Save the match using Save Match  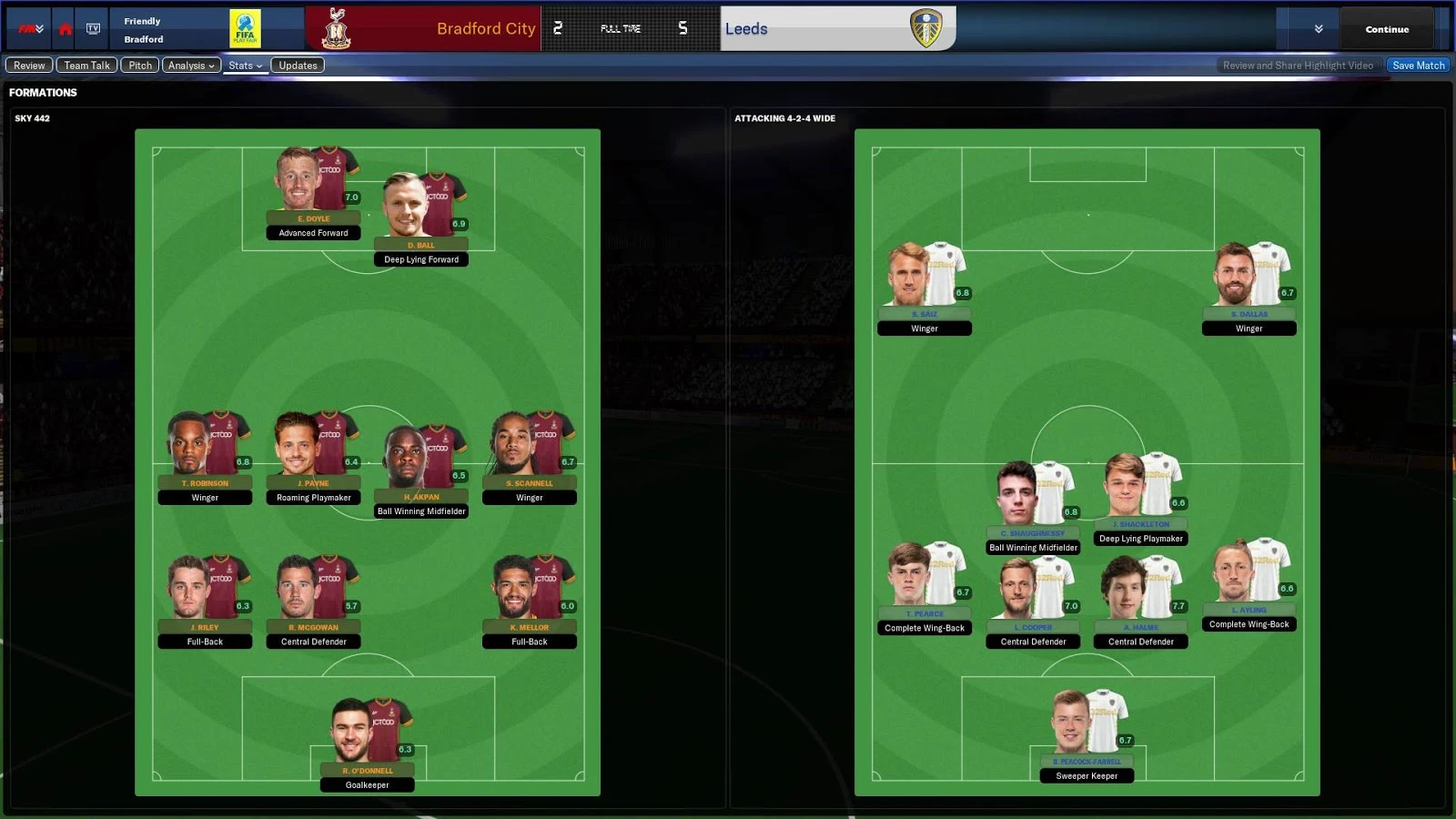1418,65
